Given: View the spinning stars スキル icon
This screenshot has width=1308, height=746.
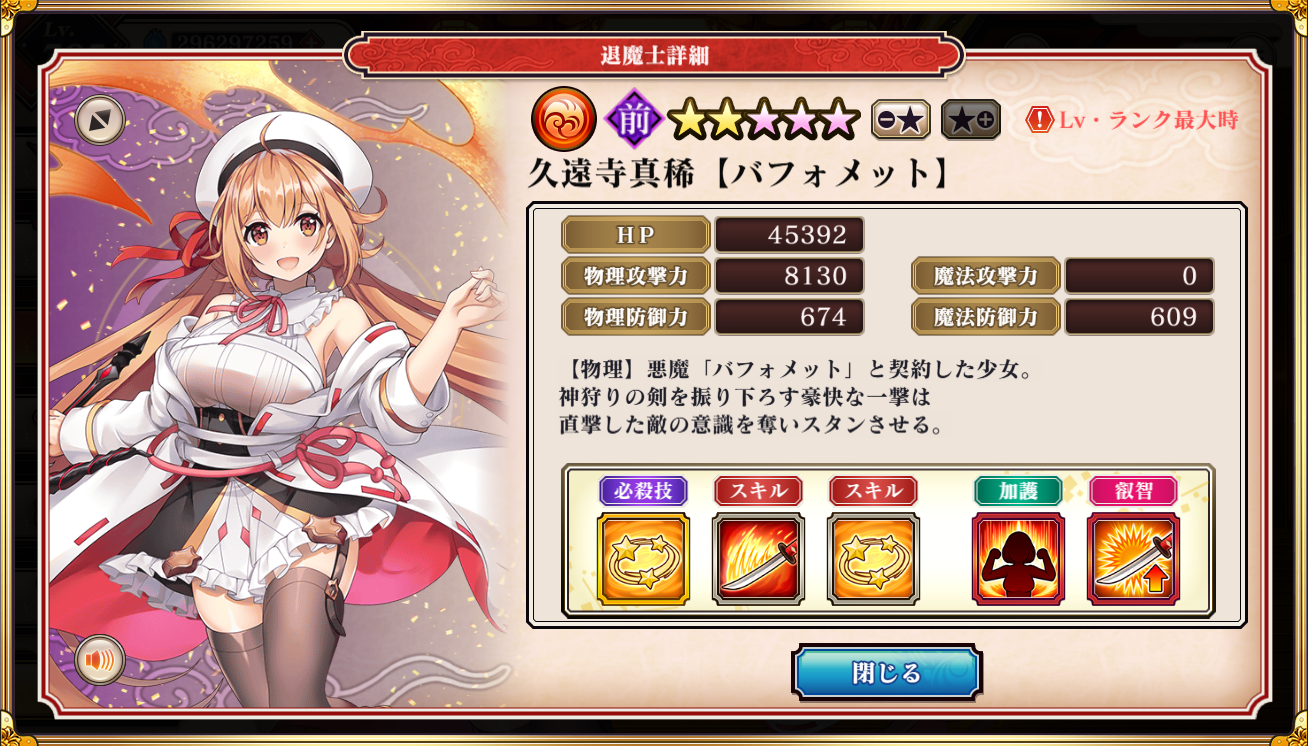Looking at the screenshot, I should pos(873,559).
